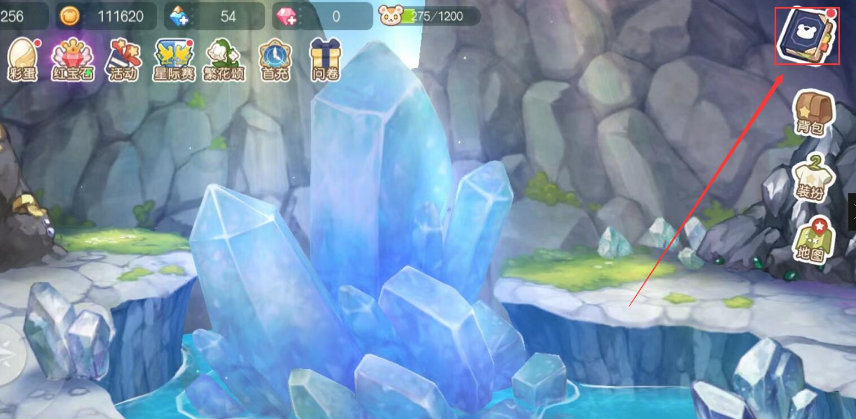Open the 问卷 survey gift box
Screen dimensions: 856x419
point(324,59)
